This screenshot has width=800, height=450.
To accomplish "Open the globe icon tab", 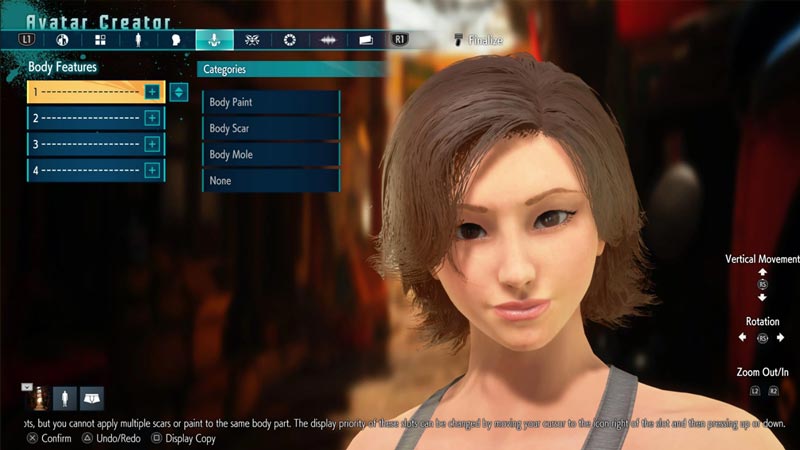I will [x=62, y=41].
